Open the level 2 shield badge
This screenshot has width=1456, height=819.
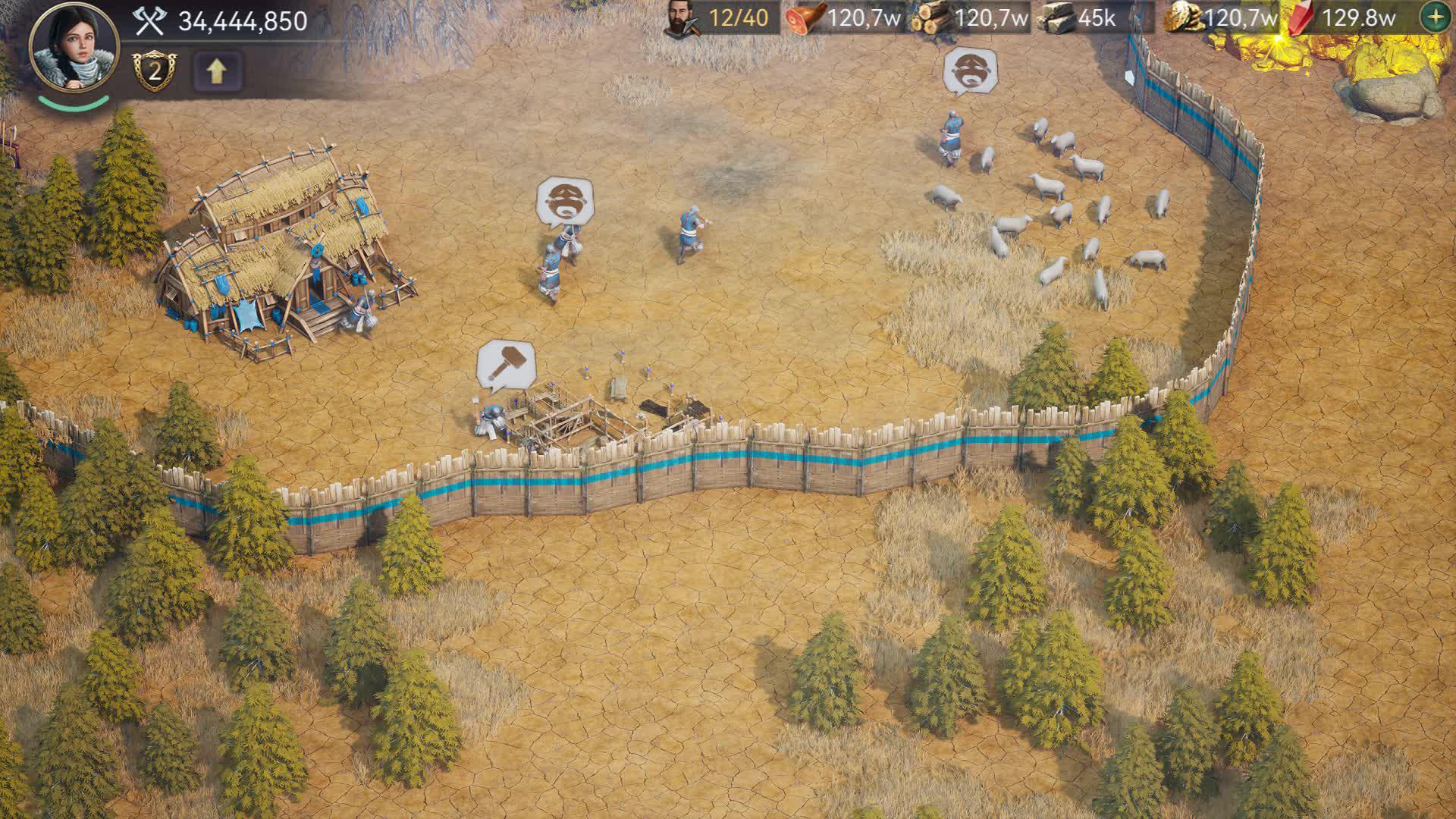click(x=154, y=71)
